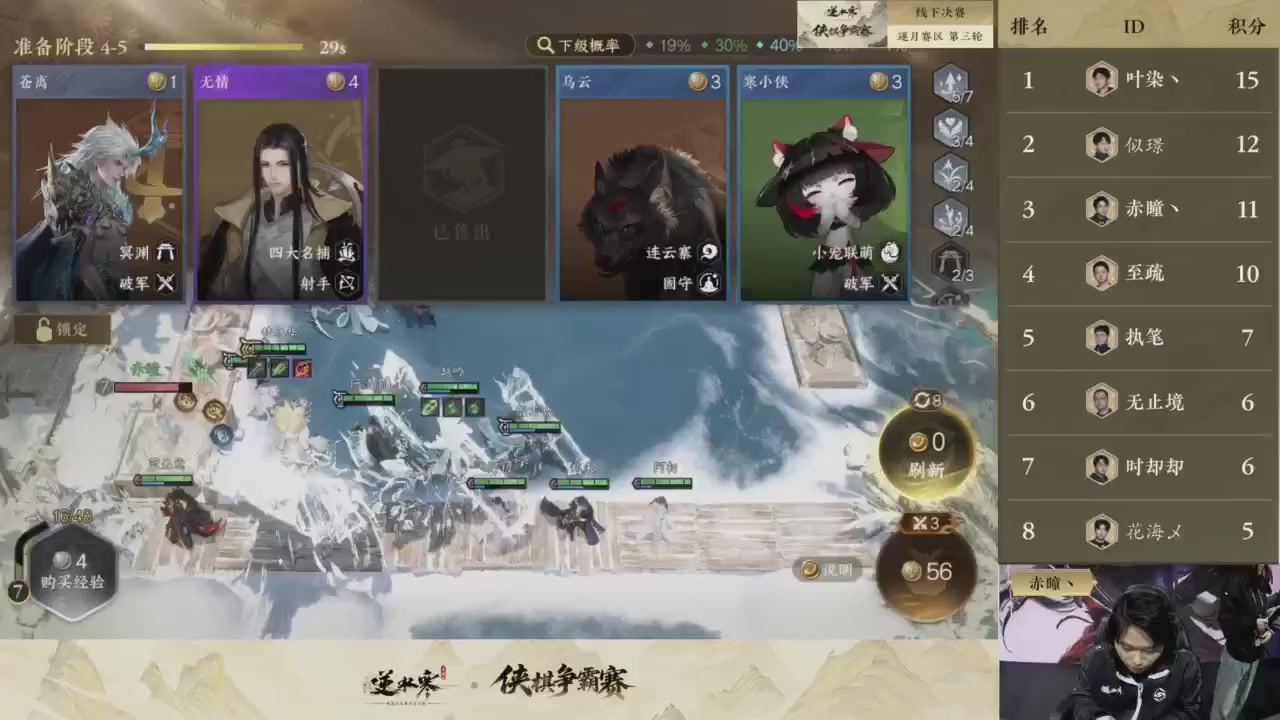This screenshot has width=1280, height=720.
Task: Click the 射手 trait icon on 无情's card
Action: click(x=346, y=283)
